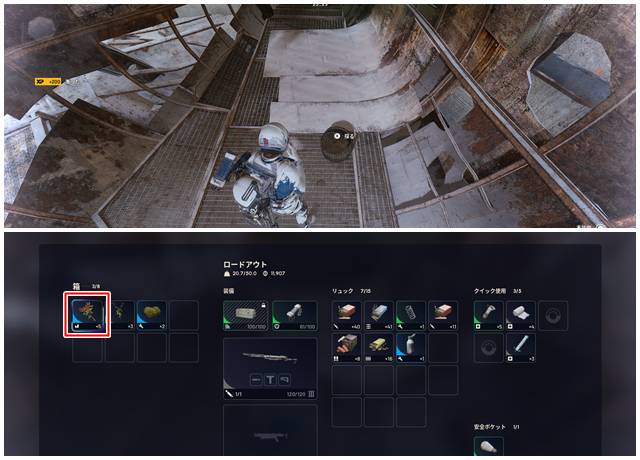Click the yellow ammo stack of 16
640x460 pixels.
(x=378, y=346)
